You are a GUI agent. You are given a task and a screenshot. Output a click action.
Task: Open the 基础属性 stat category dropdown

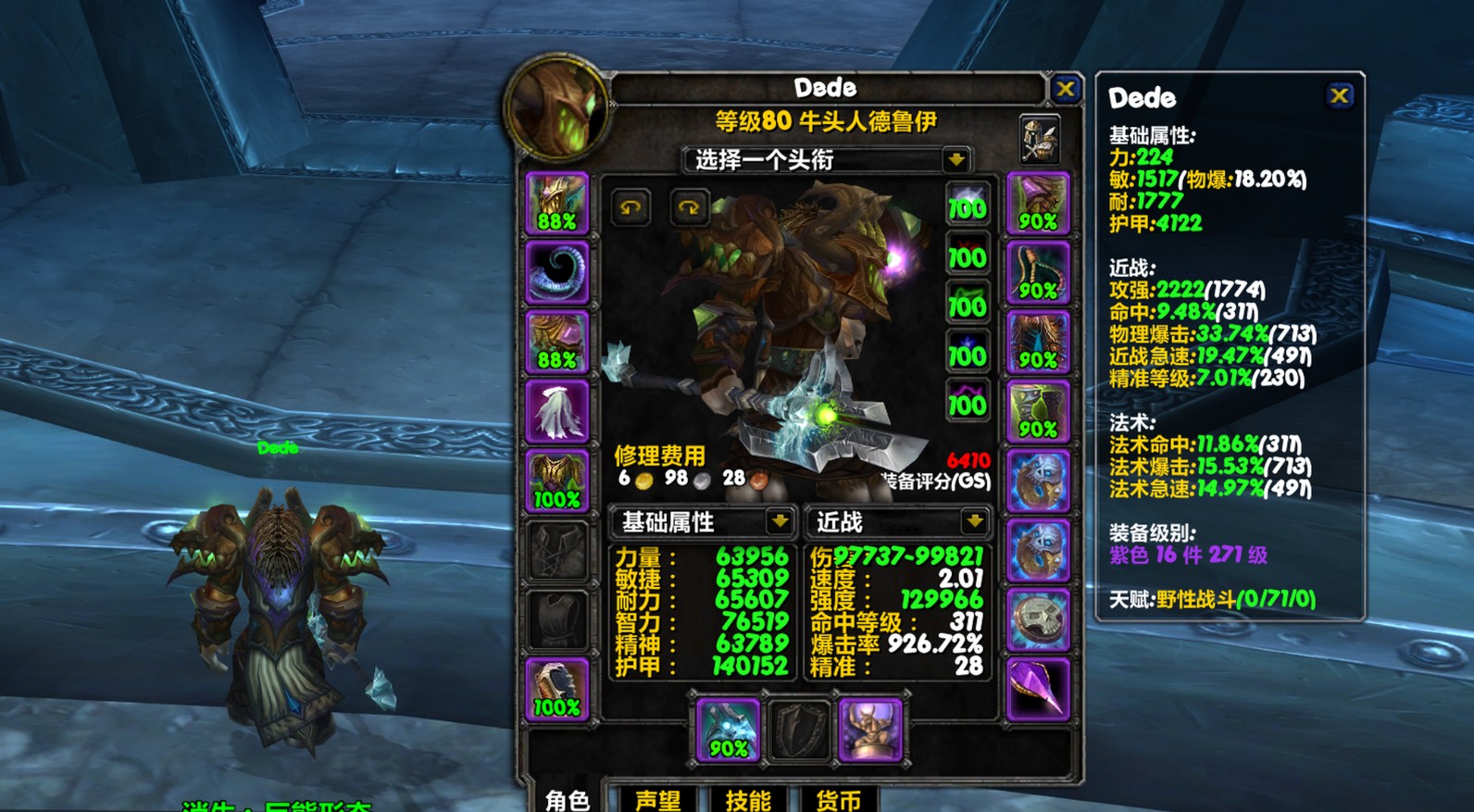coord(781,522)
